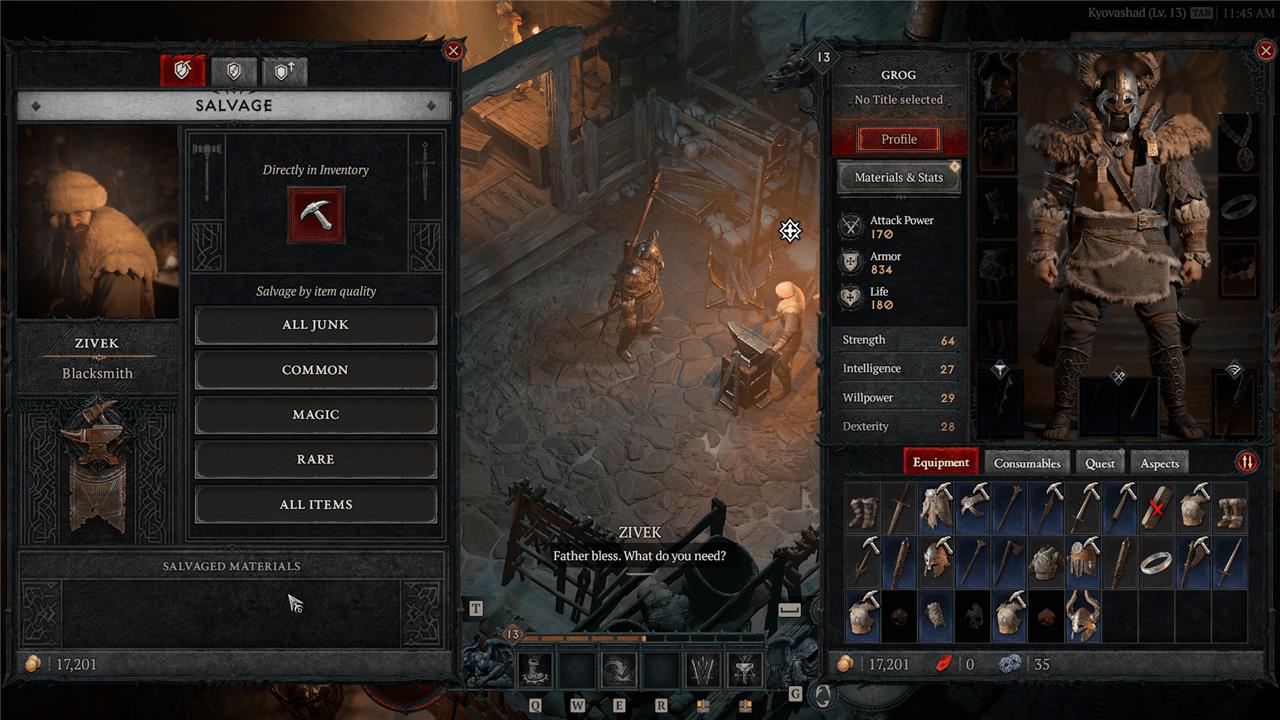
Task: View the Aspects tab
Action: click(x=1159, y=463)
